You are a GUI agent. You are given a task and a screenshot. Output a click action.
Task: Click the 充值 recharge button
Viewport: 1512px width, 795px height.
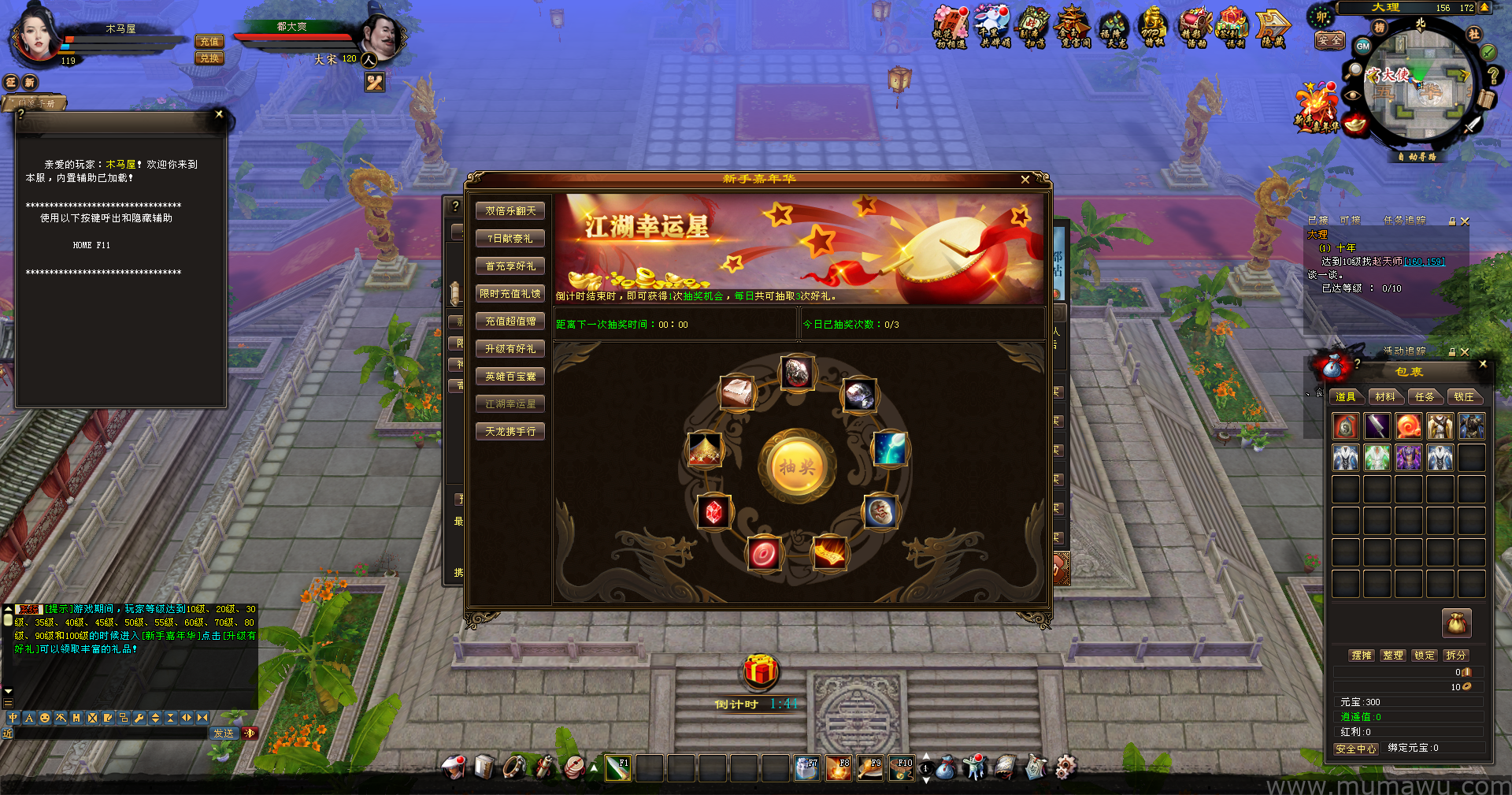[209, 42]
